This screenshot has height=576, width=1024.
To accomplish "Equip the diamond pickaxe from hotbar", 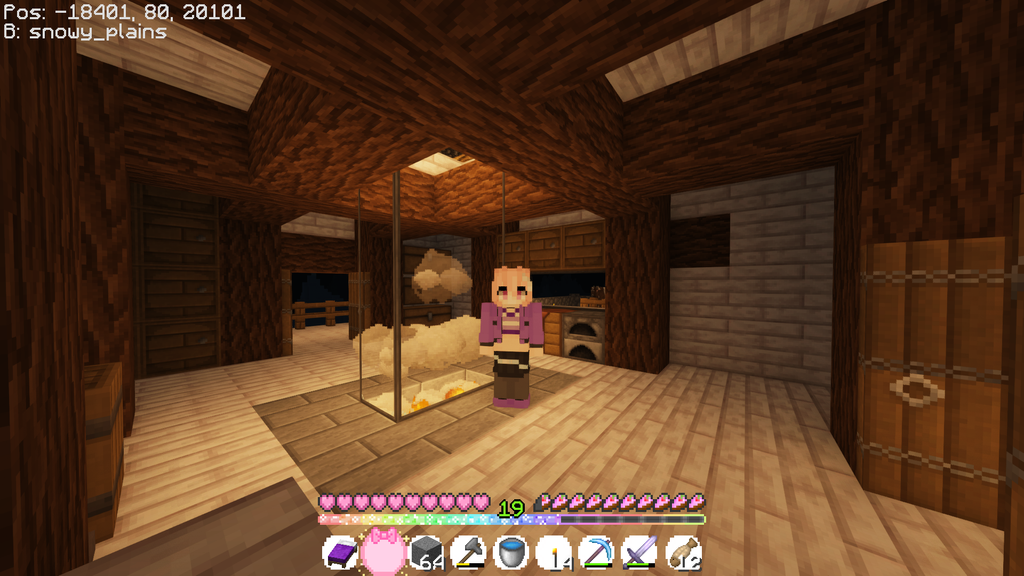I will [x=597, y=552].
